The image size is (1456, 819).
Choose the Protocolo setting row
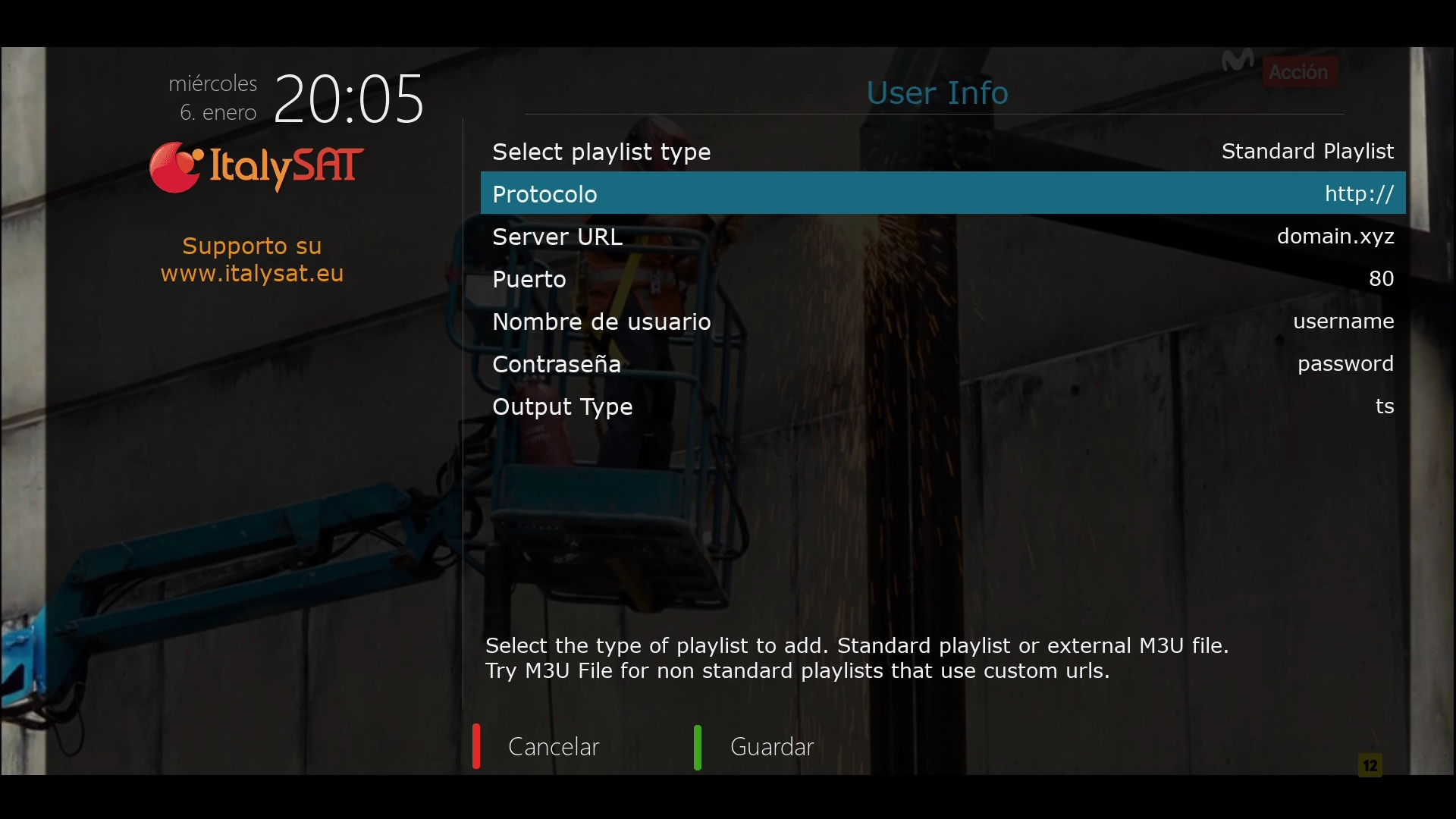click(x=943, y=193)
